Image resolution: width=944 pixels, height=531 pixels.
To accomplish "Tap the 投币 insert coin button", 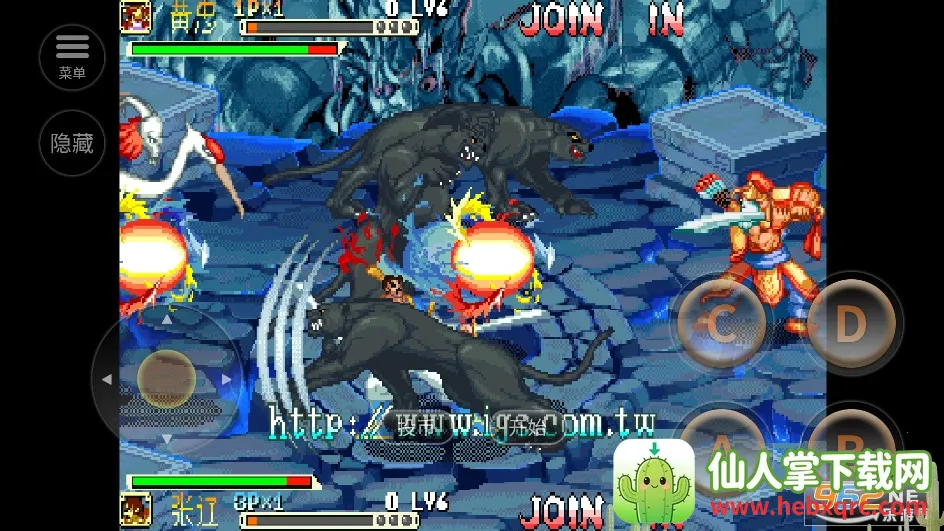I will [x=420, y=424].
